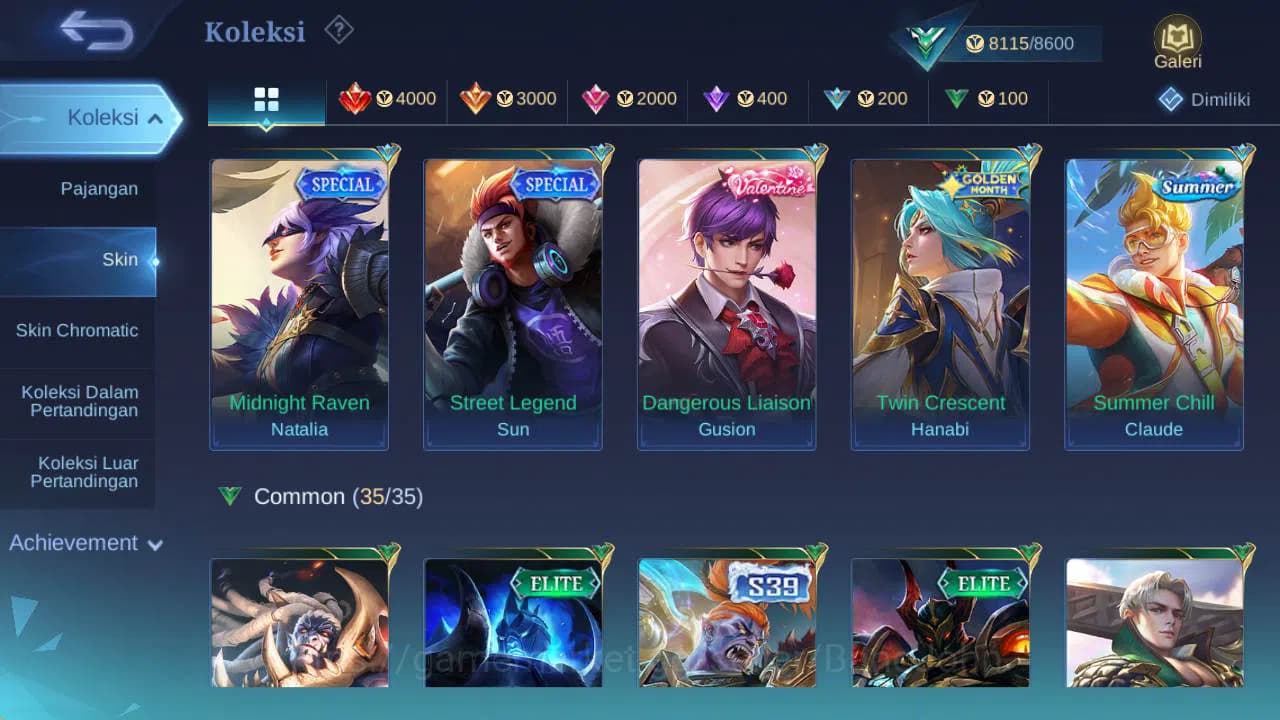Click the green icon beside Common (35/35)

[231, 496]
